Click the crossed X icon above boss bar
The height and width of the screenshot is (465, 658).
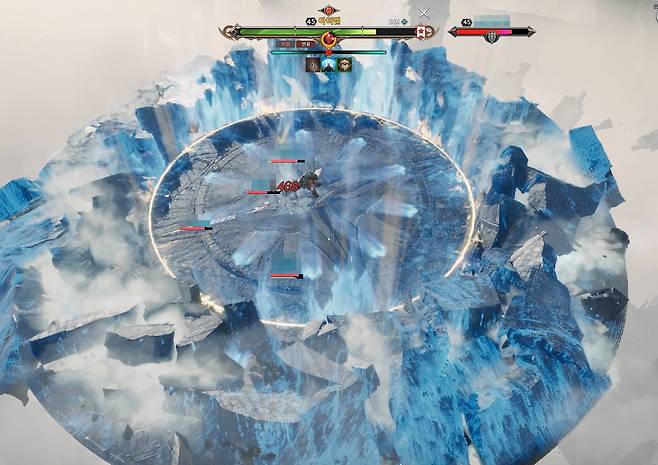click(x=425, y=14)
